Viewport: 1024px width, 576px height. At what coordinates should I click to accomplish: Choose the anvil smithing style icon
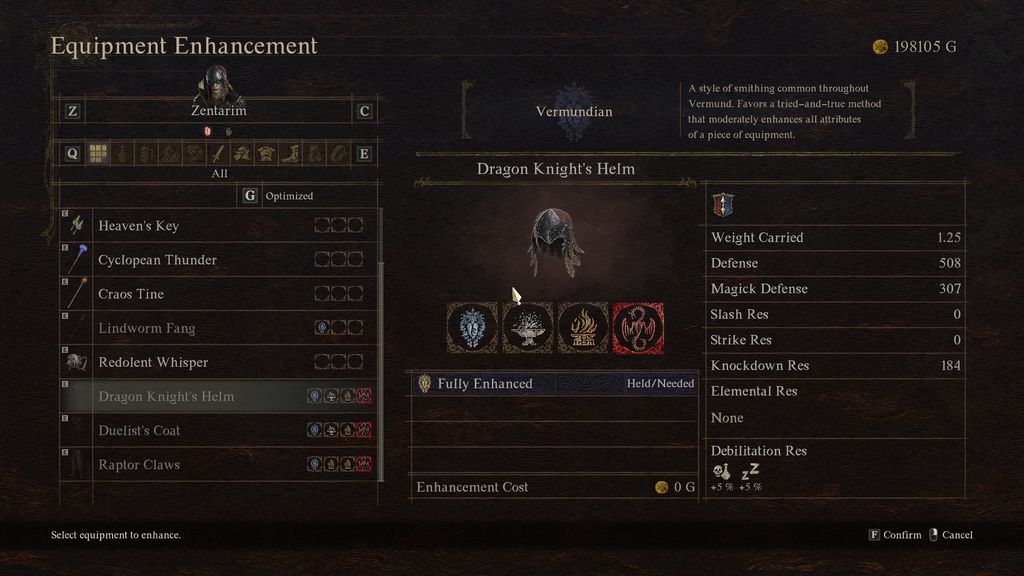(527, 327)
